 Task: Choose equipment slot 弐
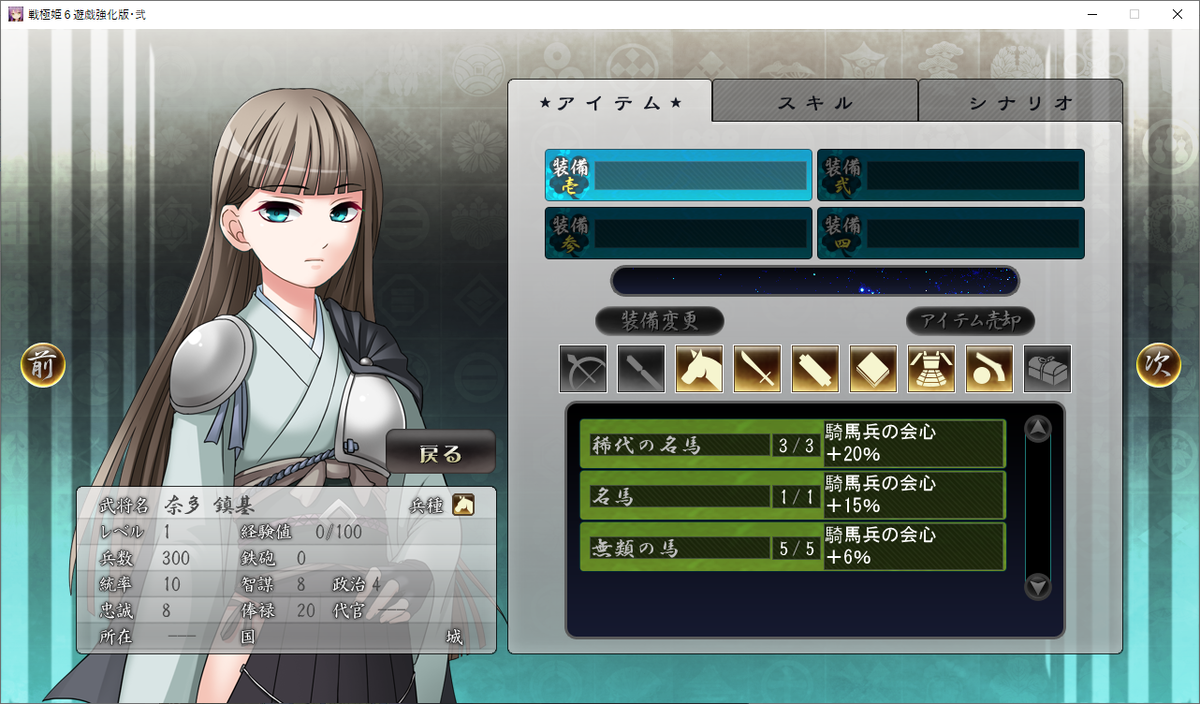950,176
